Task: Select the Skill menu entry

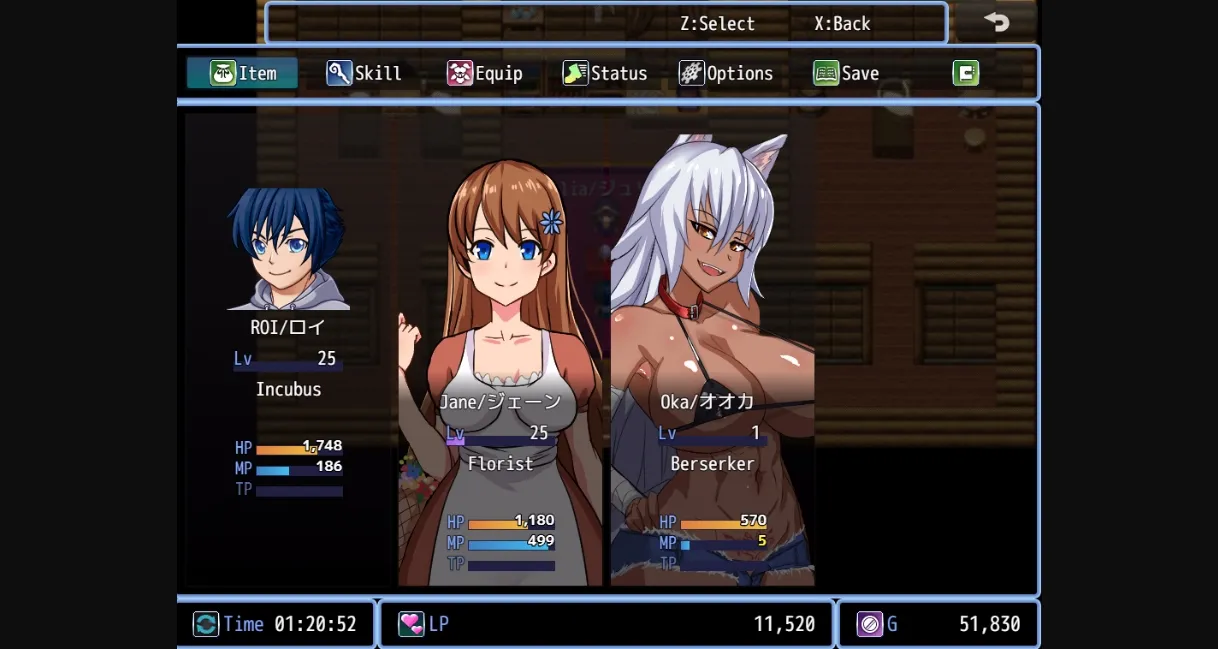Action: coord(365,73)
